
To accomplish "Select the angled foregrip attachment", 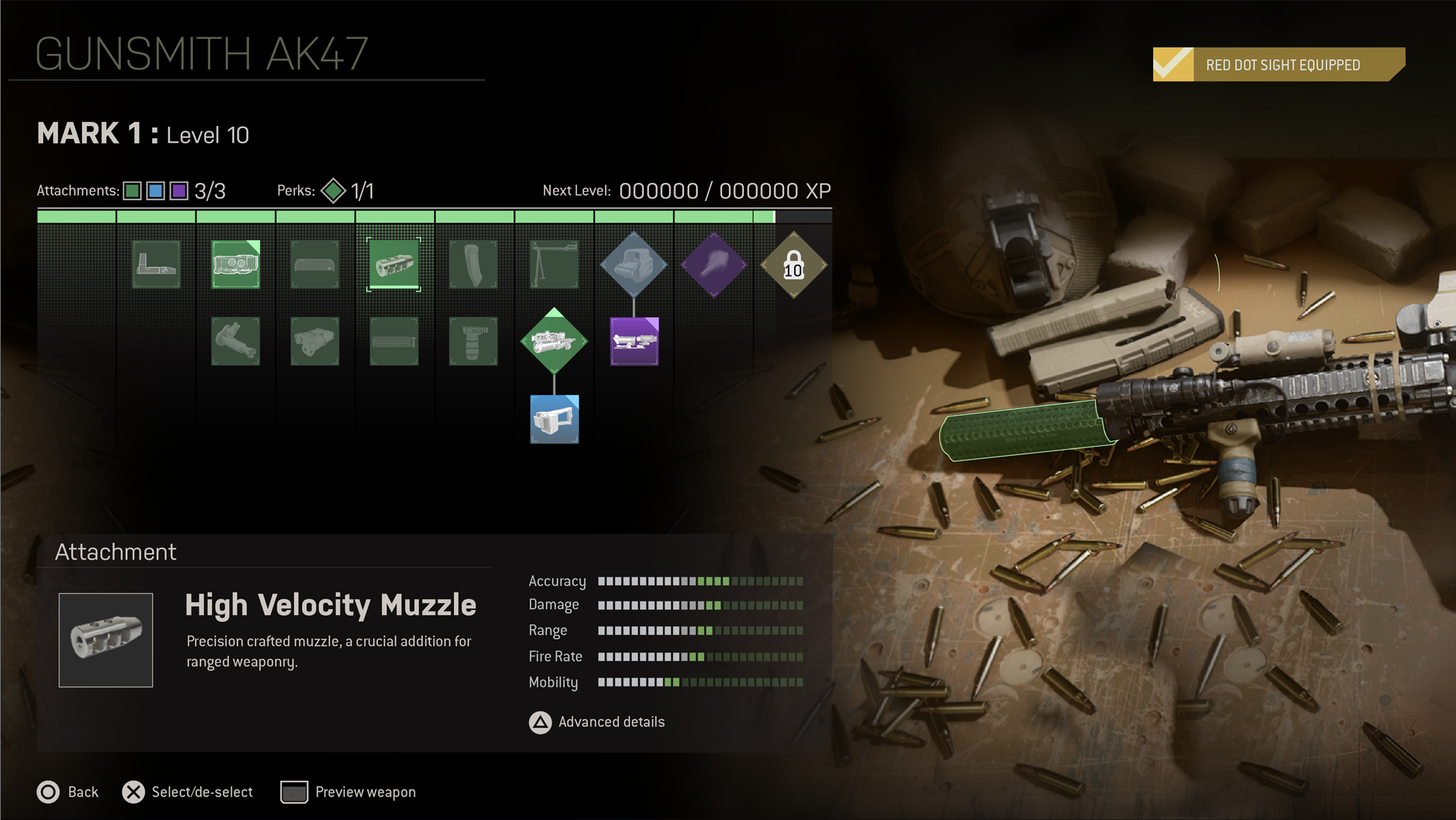I will pos(235,341).
